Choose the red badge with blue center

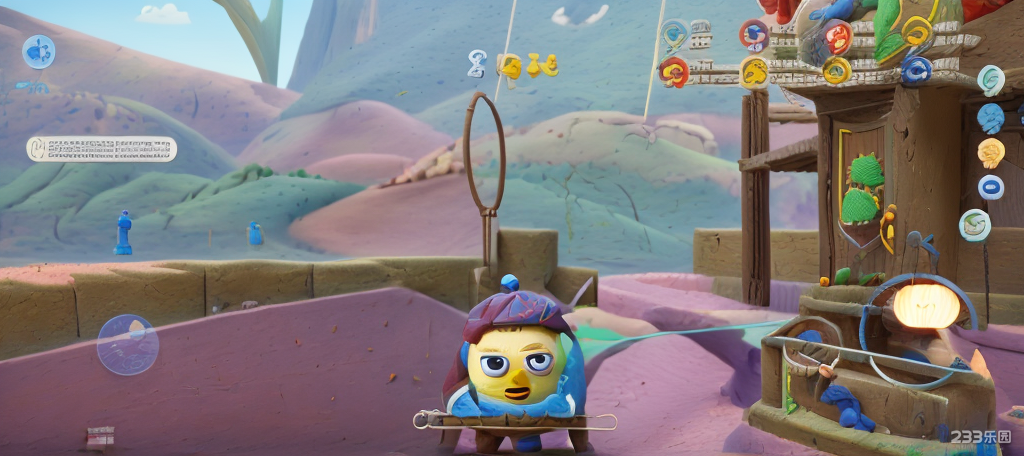pos(754,35)
